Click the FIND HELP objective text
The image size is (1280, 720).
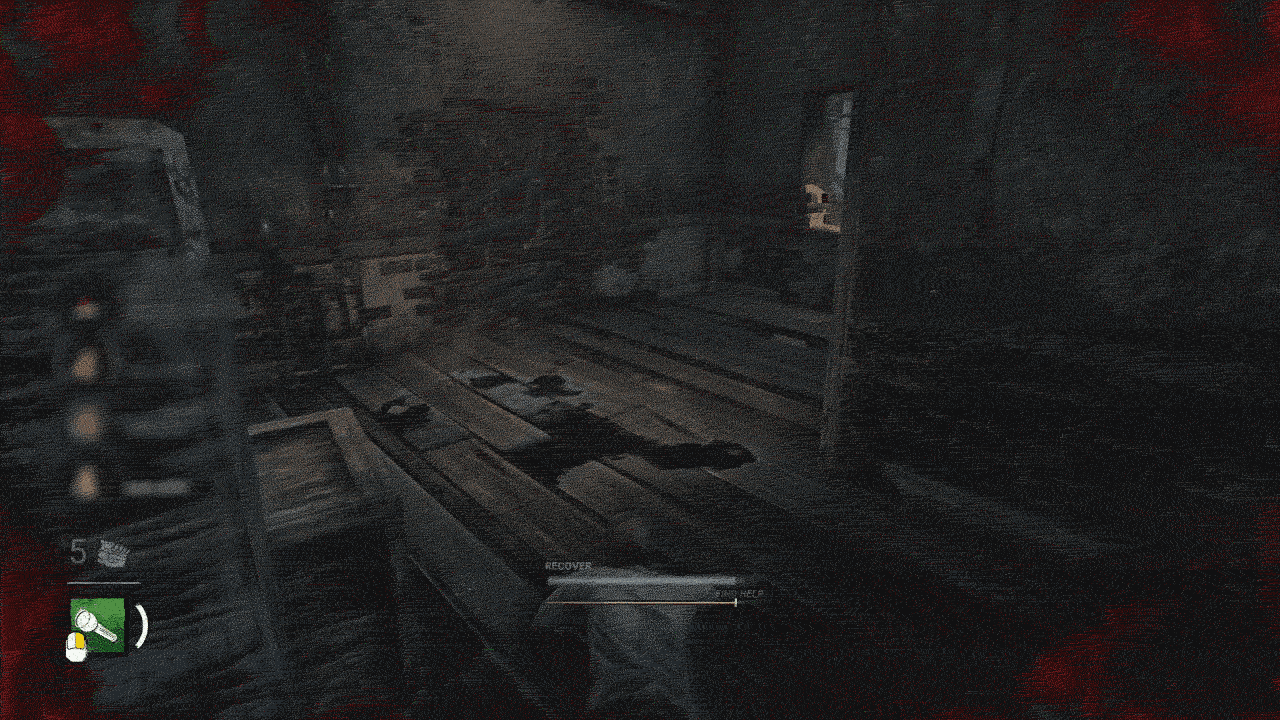click(x=740, y=593)
